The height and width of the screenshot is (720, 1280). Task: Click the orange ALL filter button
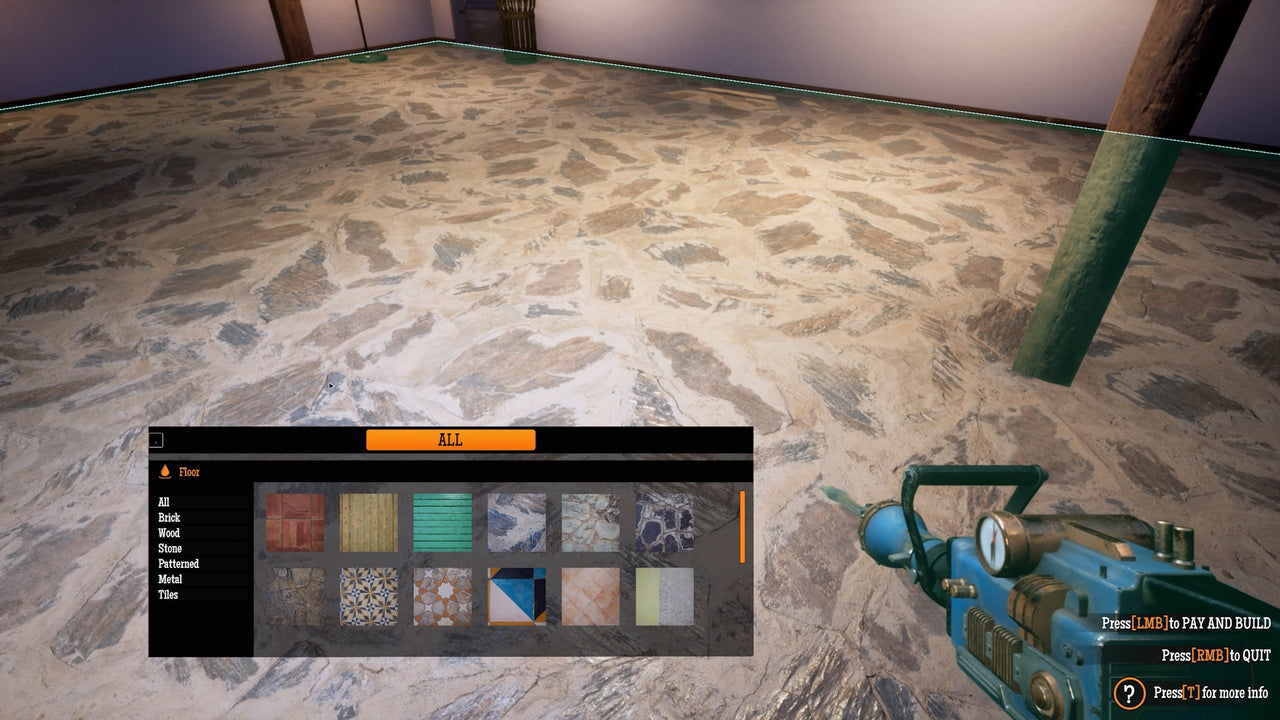coord(451,440)
